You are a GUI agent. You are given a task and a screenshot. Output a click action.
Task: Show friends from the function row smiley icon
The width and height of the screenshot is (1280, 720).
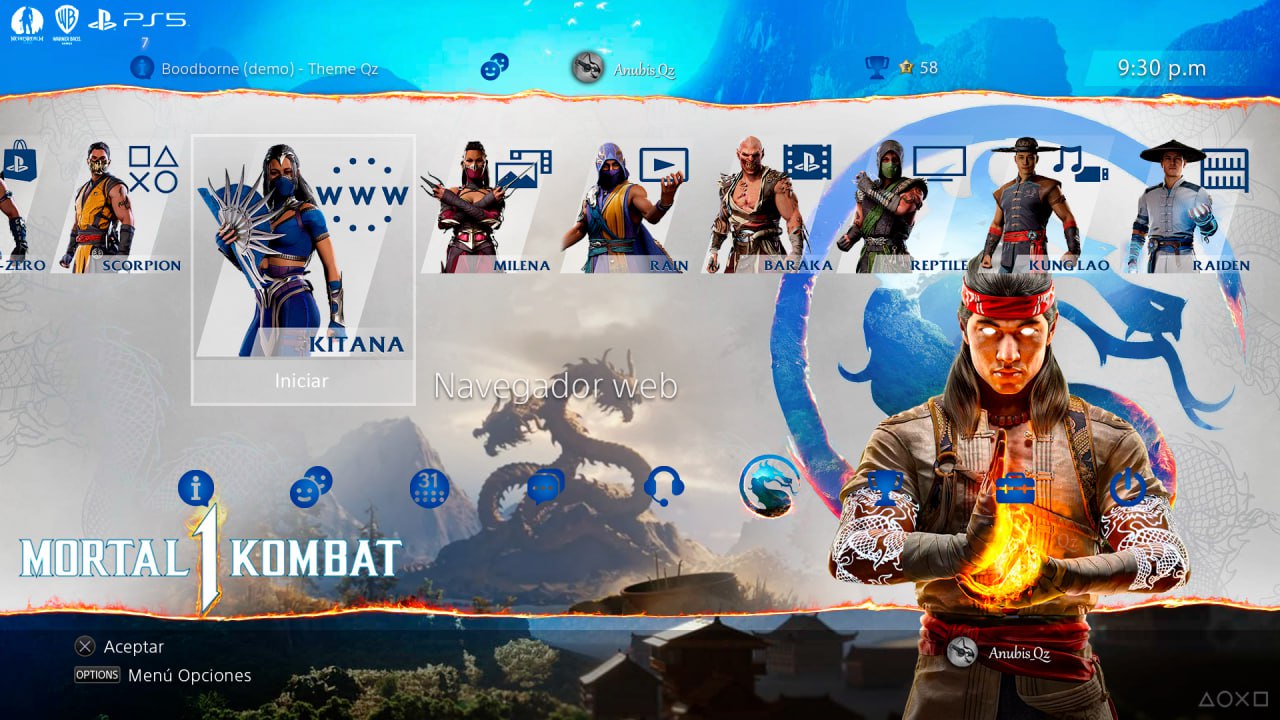[311, 487]
